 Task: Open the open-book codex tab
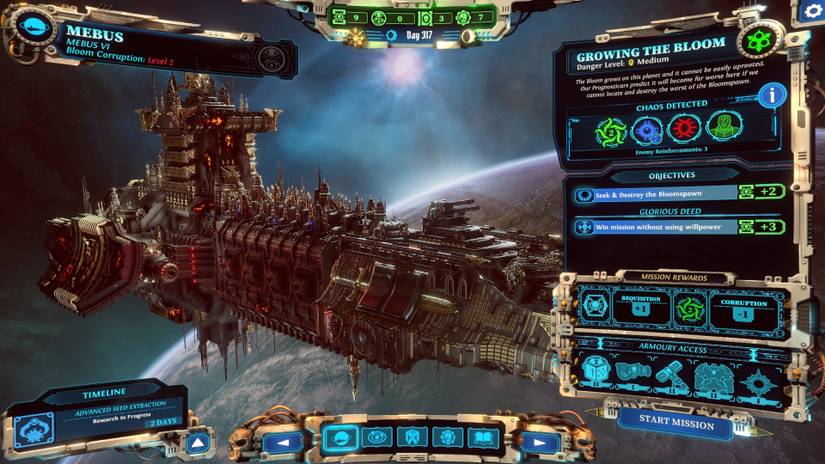point(481,438)
